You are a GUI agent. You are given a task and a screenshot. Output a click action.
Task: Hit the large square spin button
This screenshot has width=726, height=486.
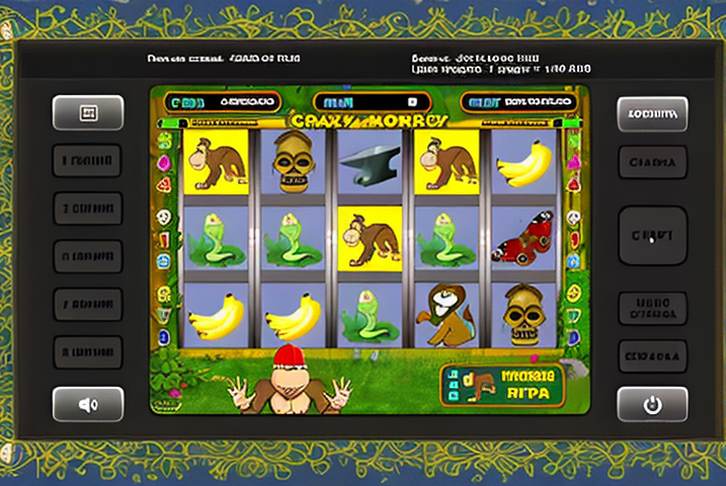point(652,236)
